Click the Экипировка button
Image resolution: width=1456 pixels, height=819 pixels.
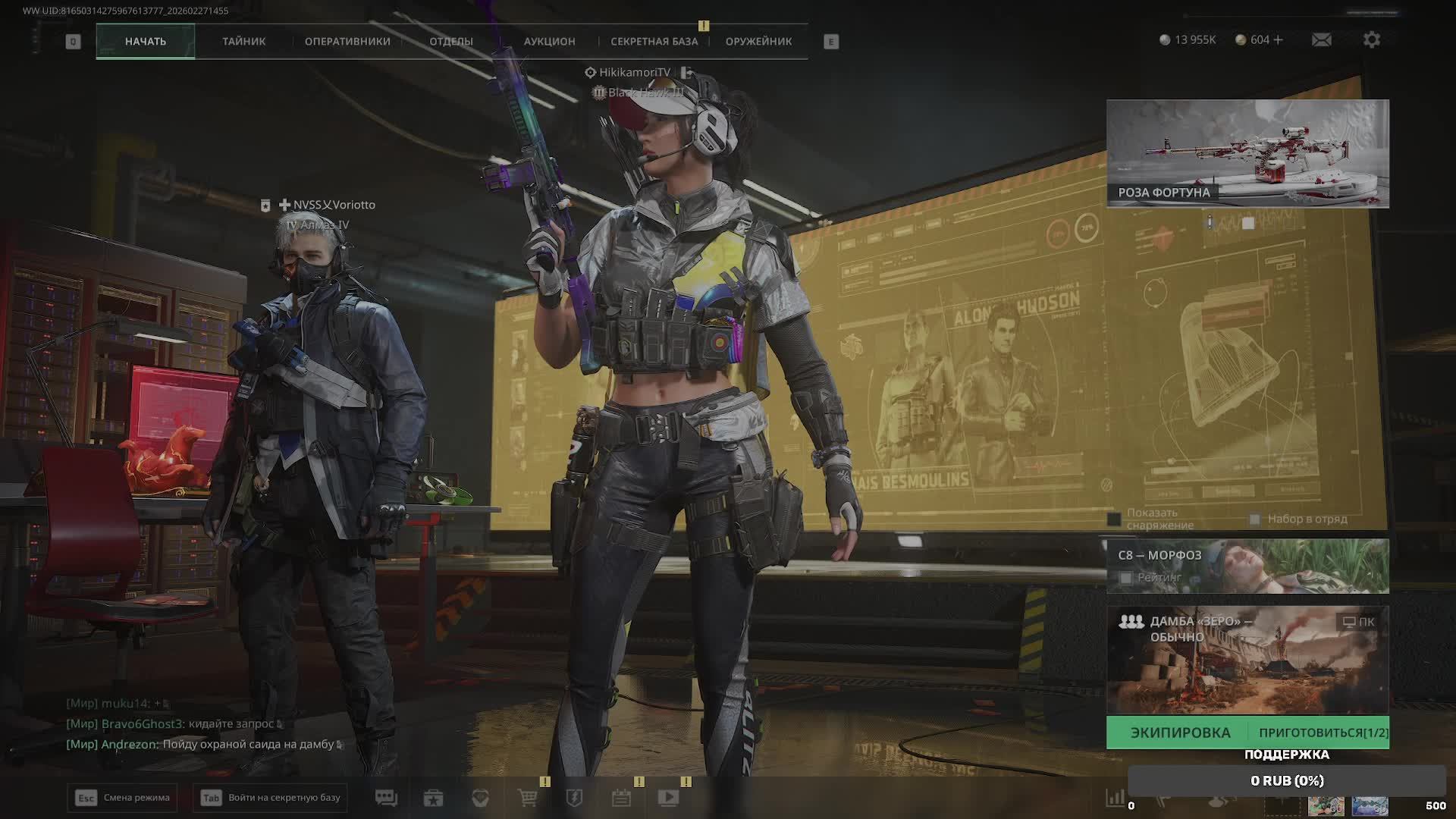[1180, 733]
